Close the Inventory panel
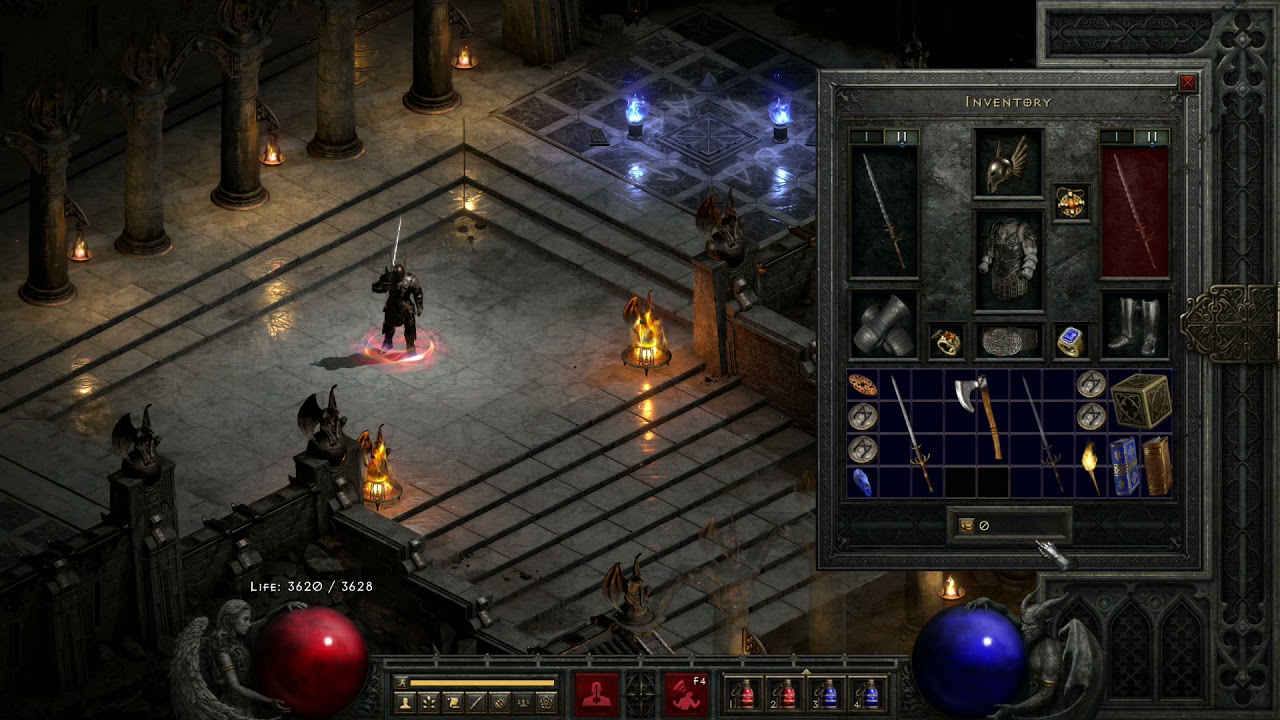Viewport: 1280px width, 720px height. tap(1188, 83)
